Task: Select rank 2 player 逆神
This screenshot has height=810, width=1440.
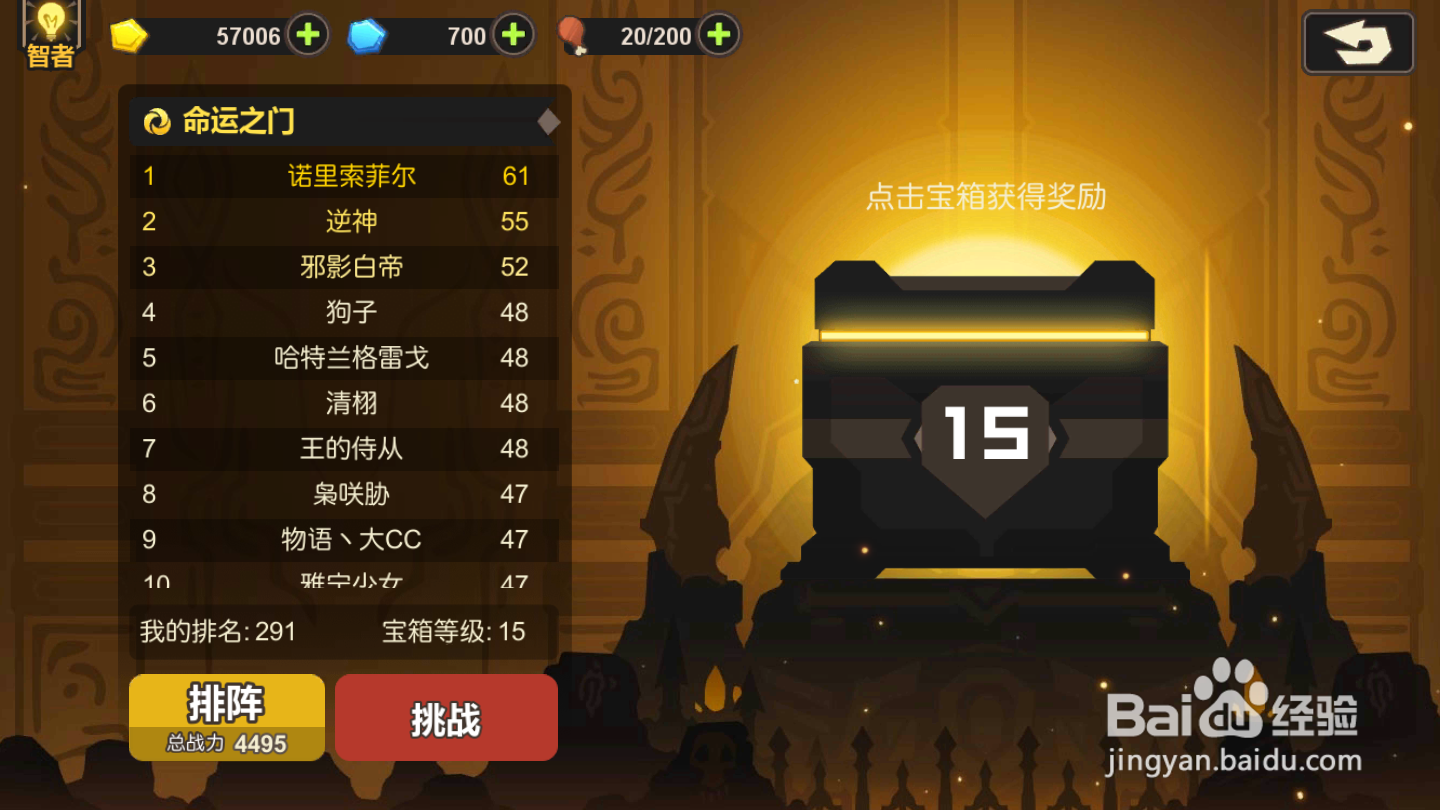Action: 345,221
